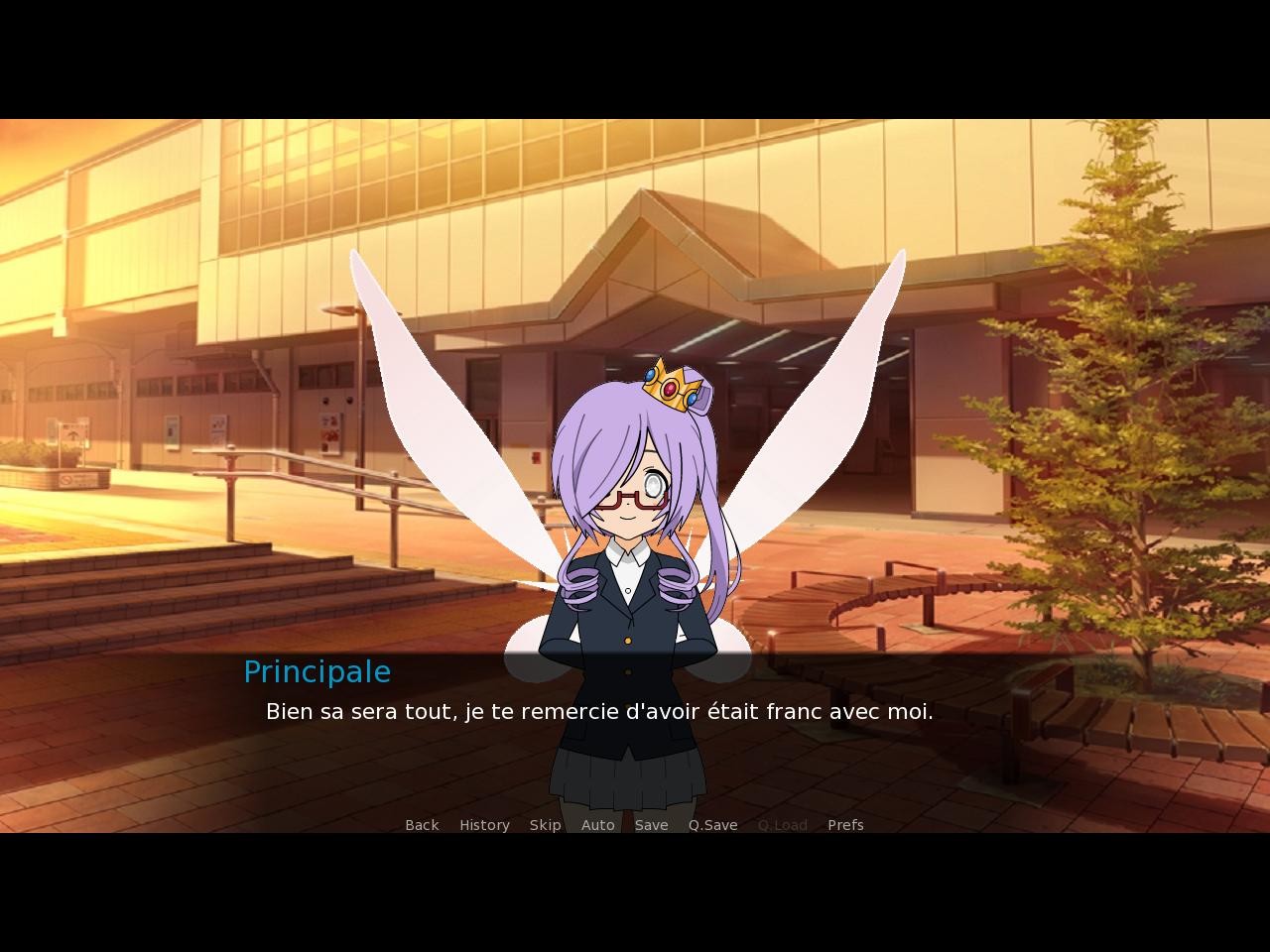Click Back to rewind the dialogue
The width and height of the screenshot is (1270, 952).
point(421,824)
